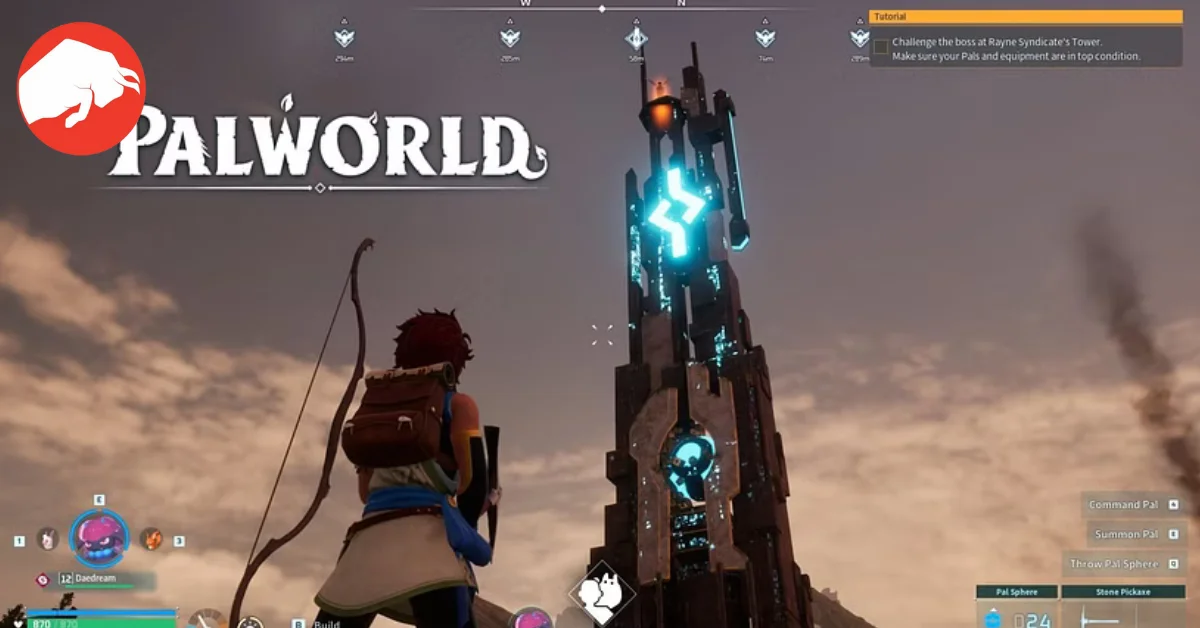This screenshot has width=1200, height=628.
Task: Tick the Rayne Syndicate Tower objective checkbox
Action: (x=880, y=47)
